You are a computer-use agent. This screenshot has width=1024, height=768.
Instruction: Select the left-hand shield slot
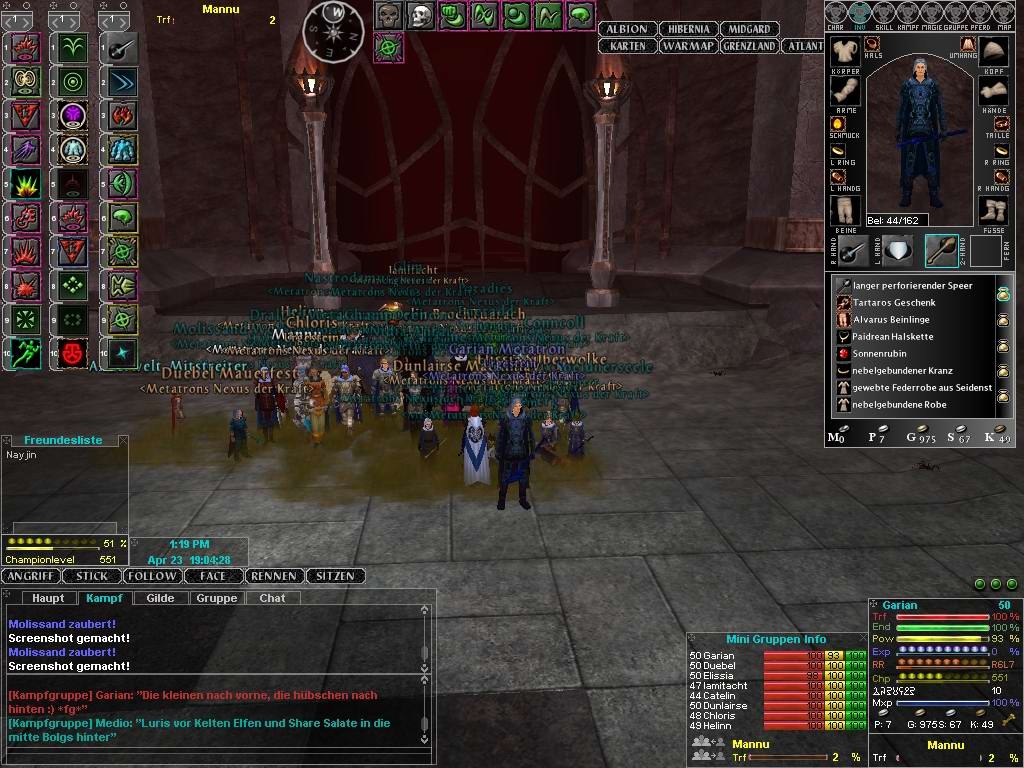coord(897,251)
